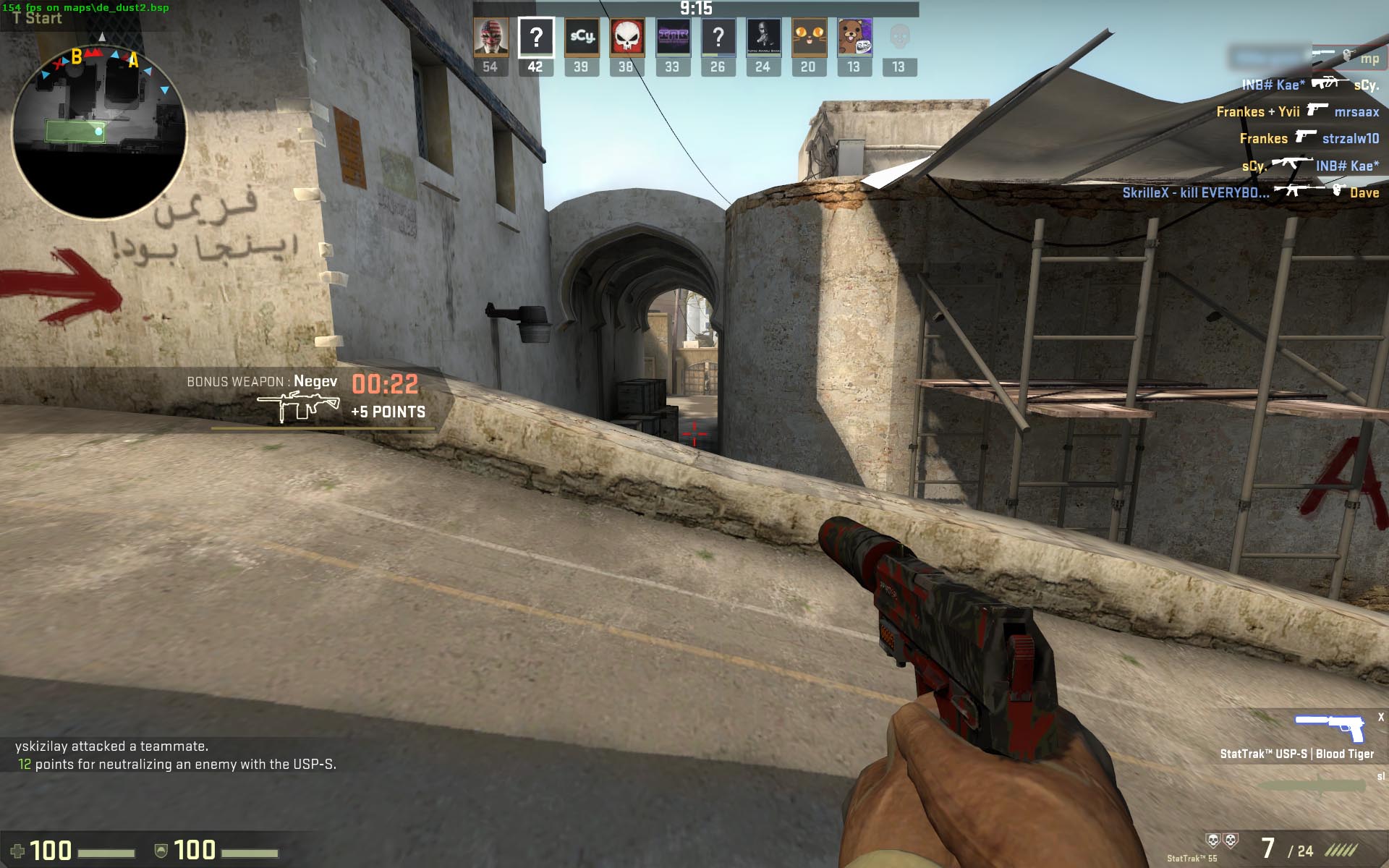Click the question-mark avatar scoring 26
This screenshot has width=1389, height=868.
tap(718, 38)
